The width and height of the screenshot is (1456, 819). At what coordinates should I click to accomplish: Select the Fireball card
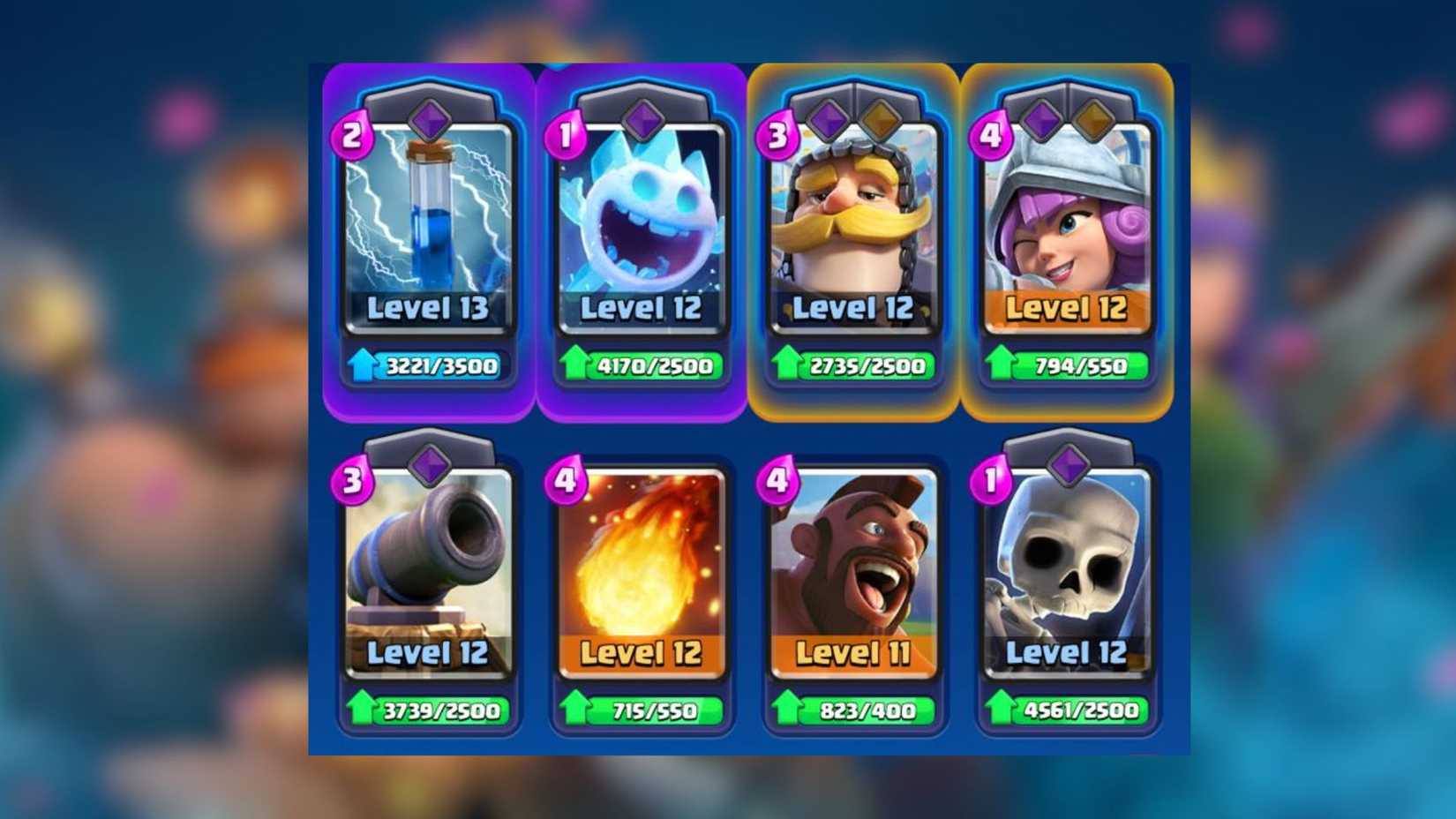642,565
